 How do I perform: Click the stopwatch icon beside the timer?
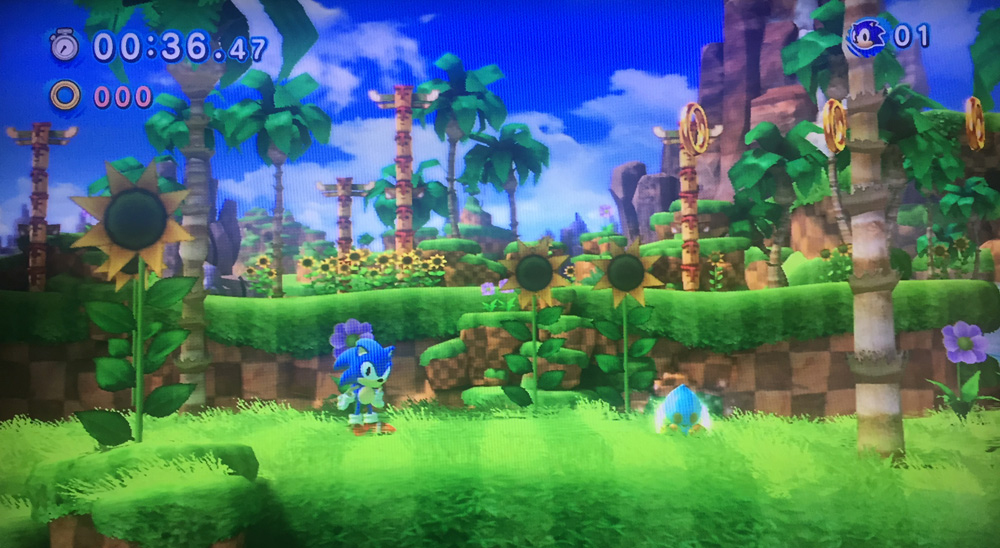tap(65, 44)
